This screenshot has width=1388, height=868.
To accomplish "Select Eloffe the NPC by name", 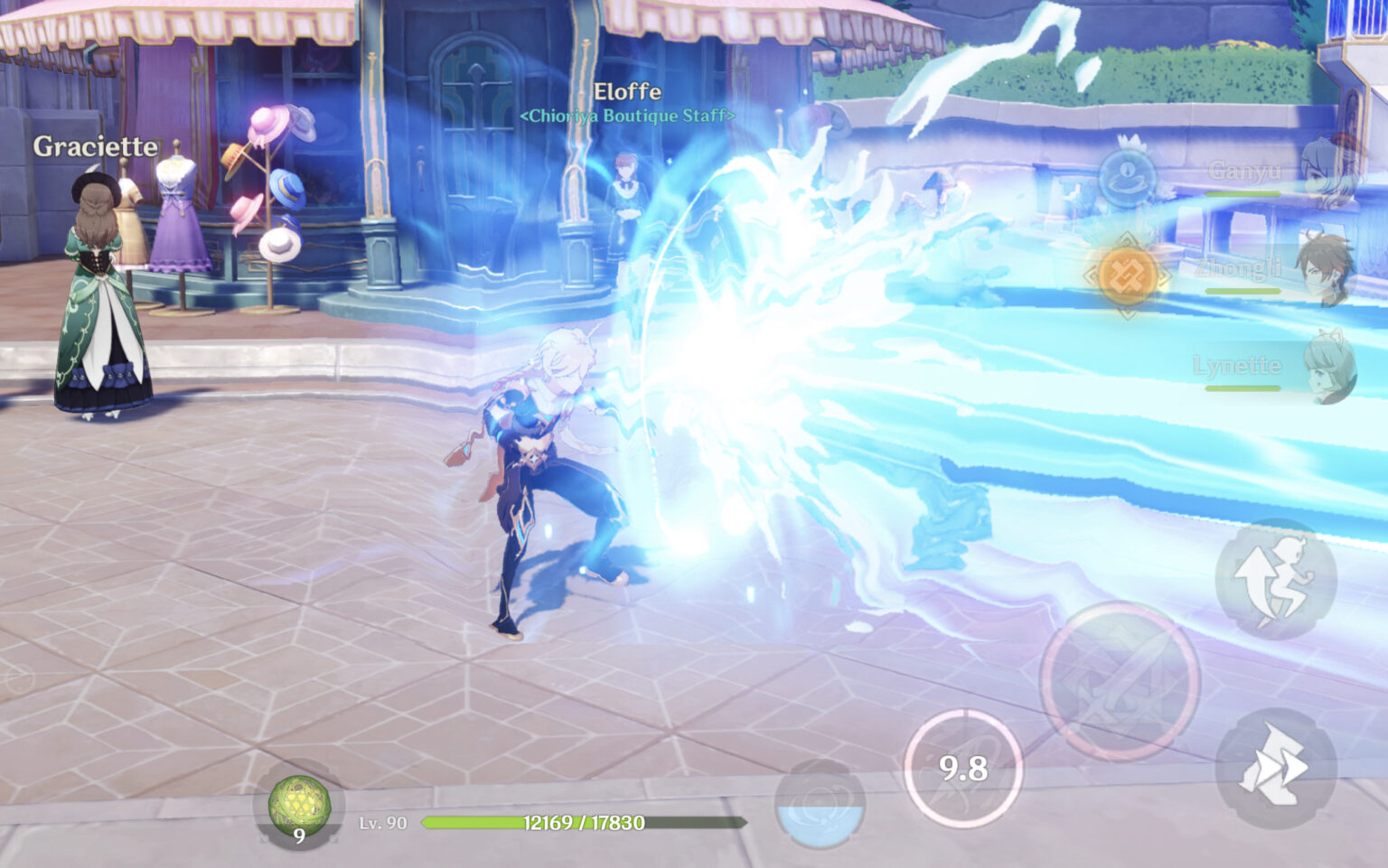I will tap(626, 90).
